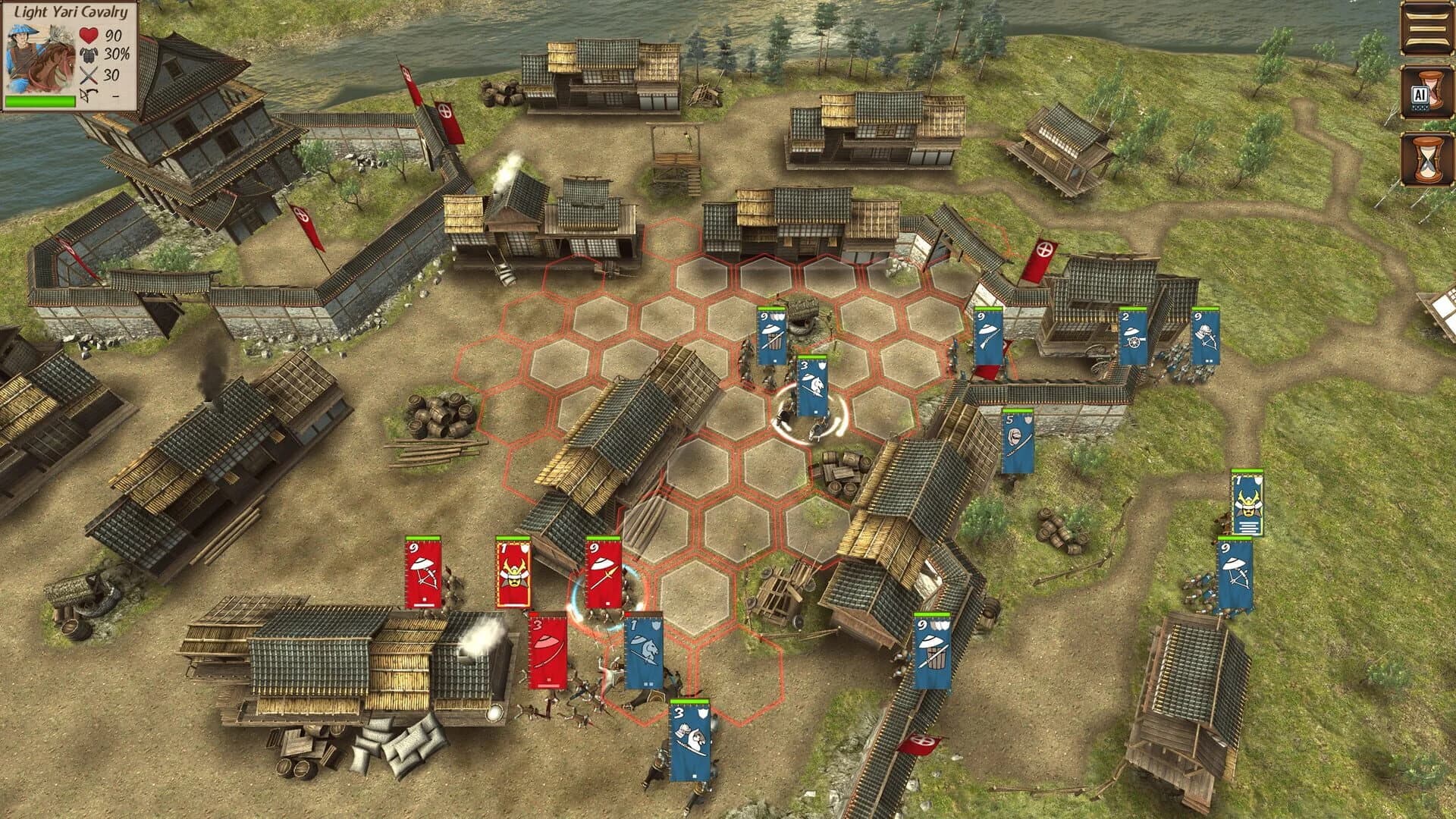Open the hamburger main menu button

point(1429,29)
